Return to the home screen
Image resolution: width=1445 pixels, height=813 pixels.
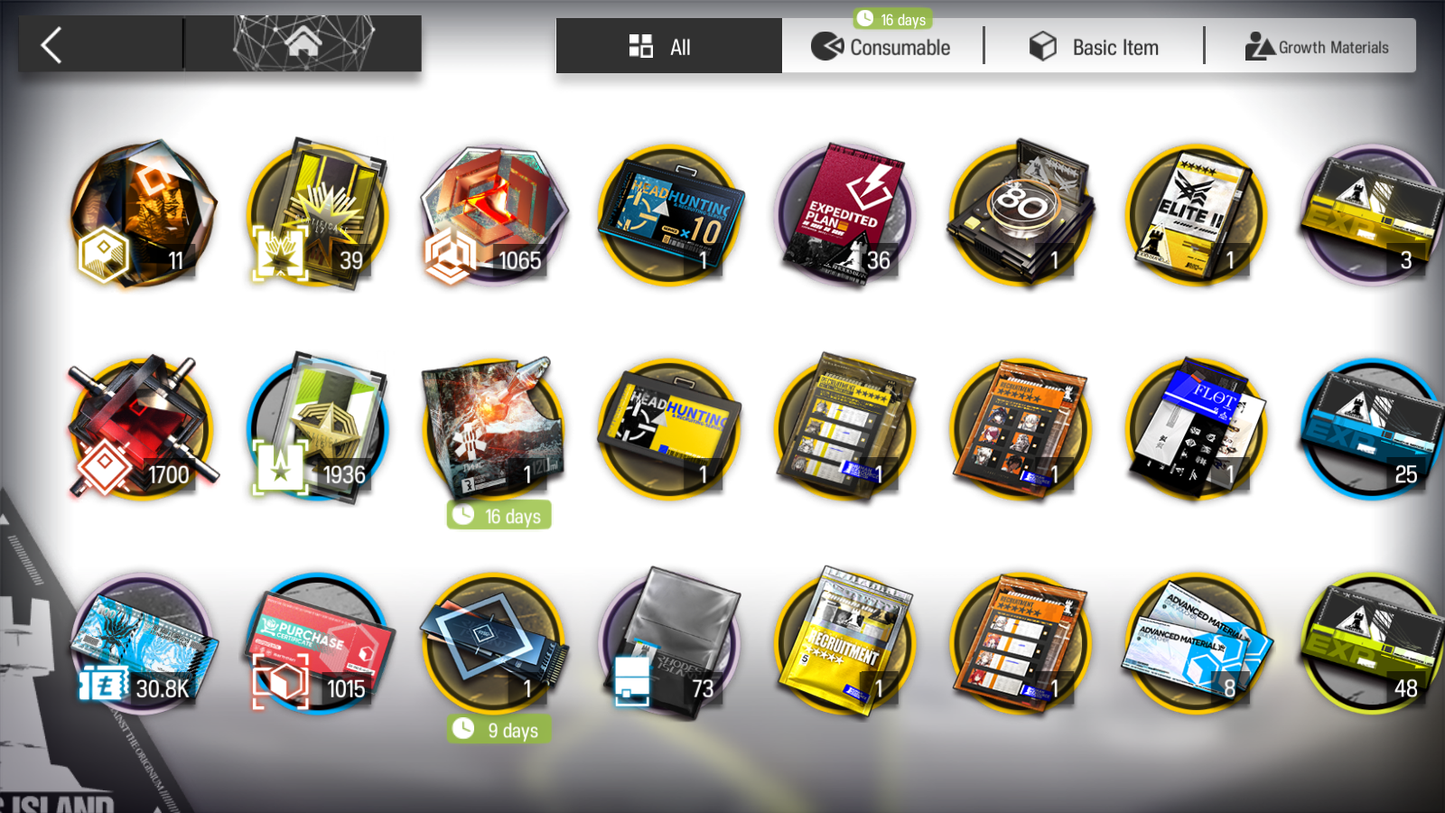(303, 44)
